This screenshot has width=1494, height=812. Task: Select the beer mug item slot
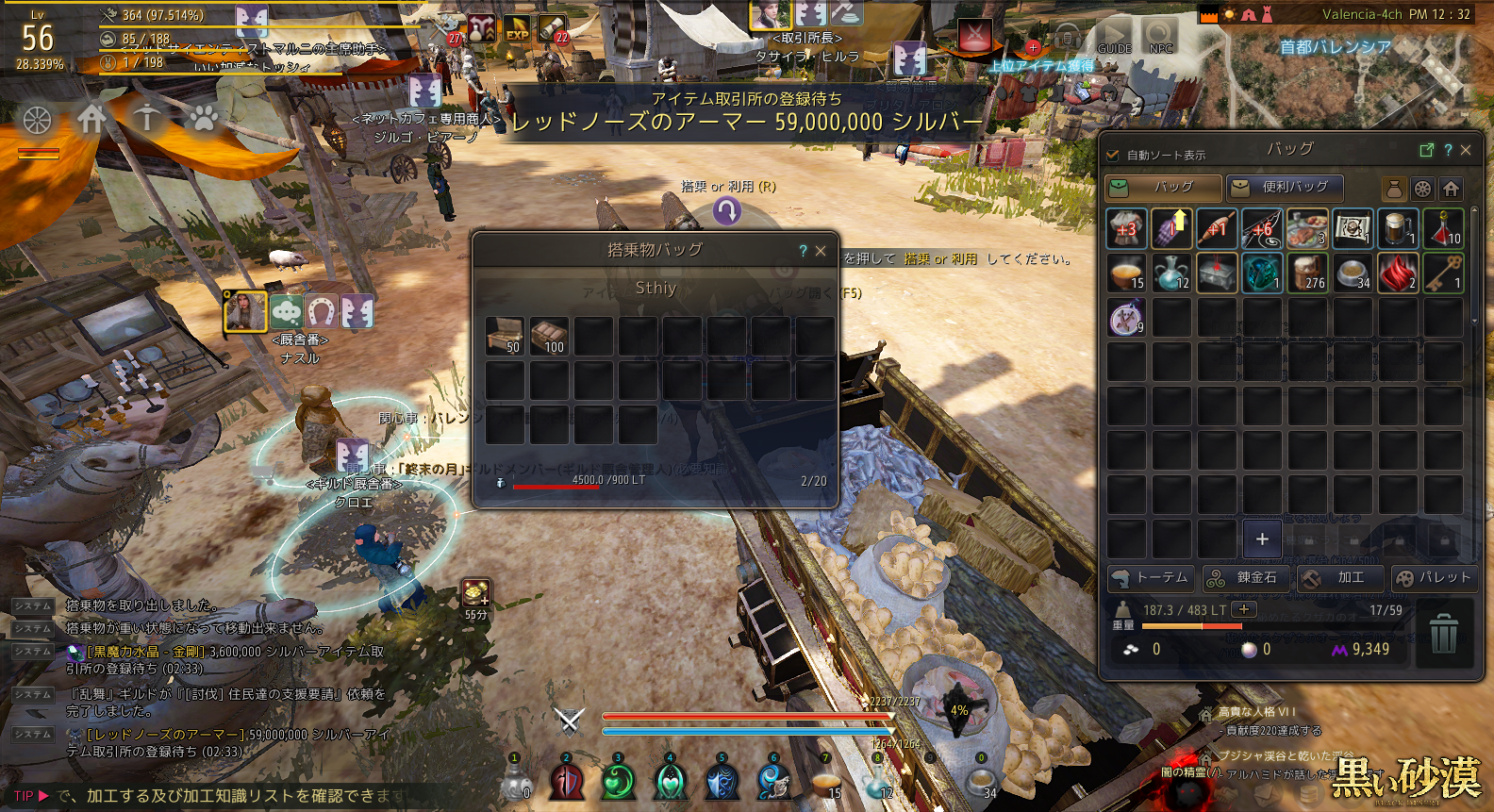point(1398,229)
